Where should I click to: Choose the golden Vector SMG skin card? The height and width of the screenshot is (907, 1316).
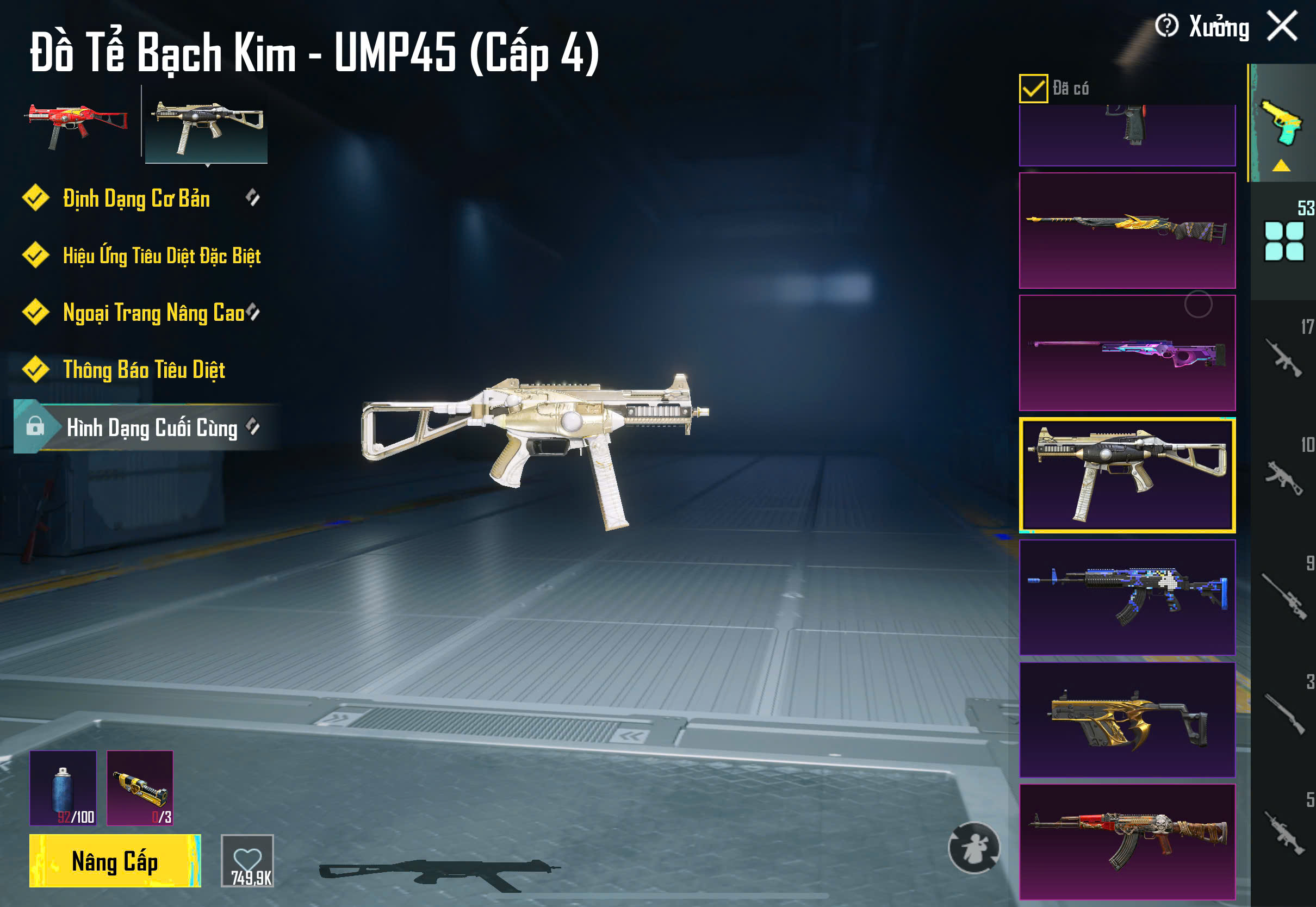tap(1127, 719)
